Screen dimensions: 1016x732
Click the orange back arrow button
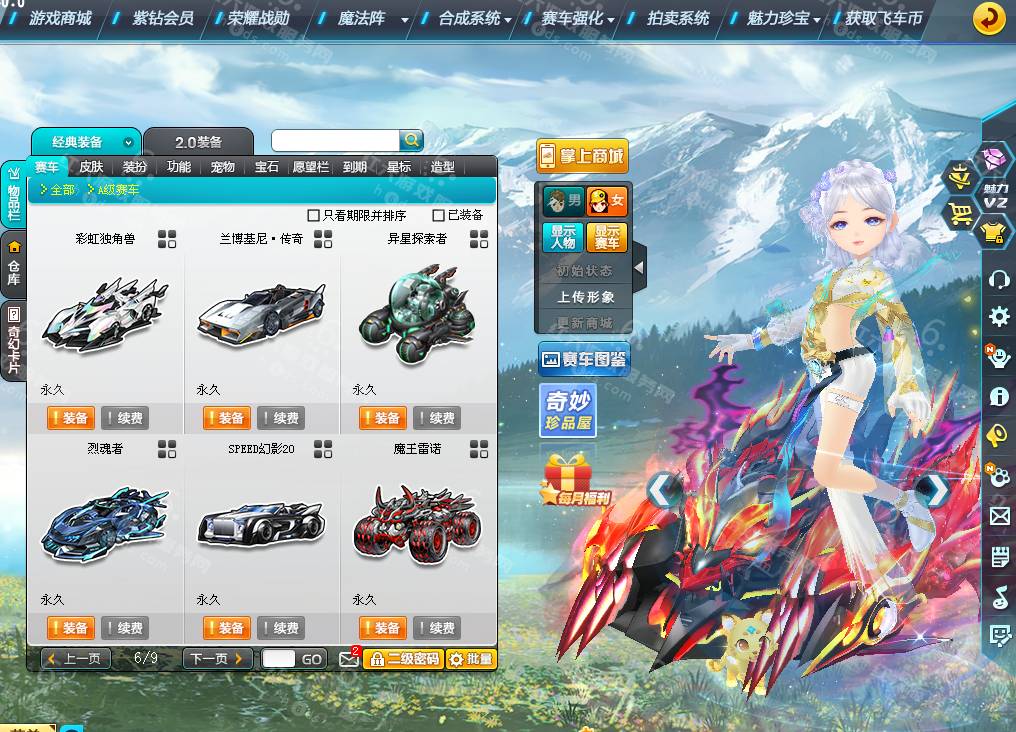coord(989,18)
